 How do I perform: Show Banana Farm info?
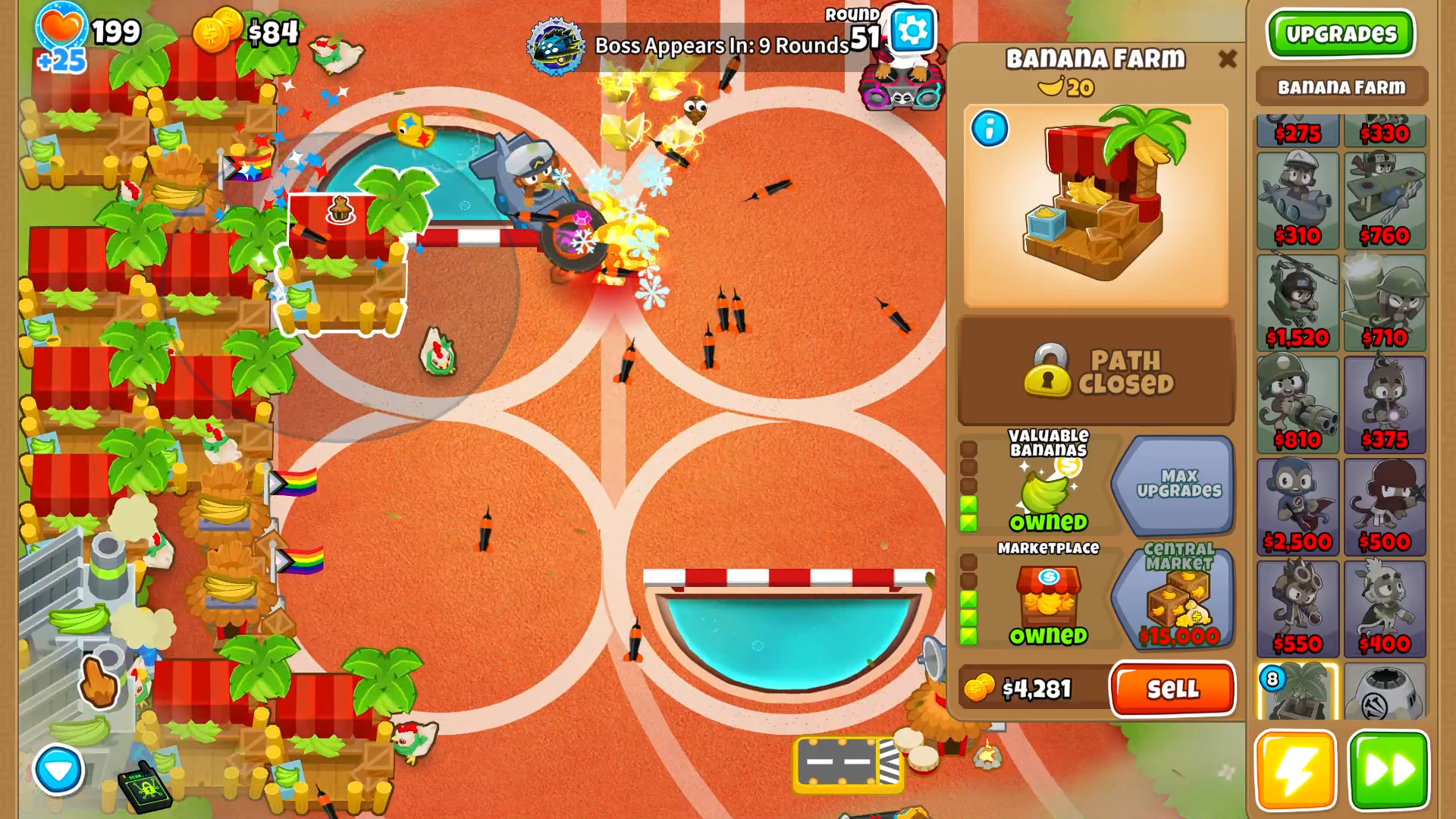[990, 129]
